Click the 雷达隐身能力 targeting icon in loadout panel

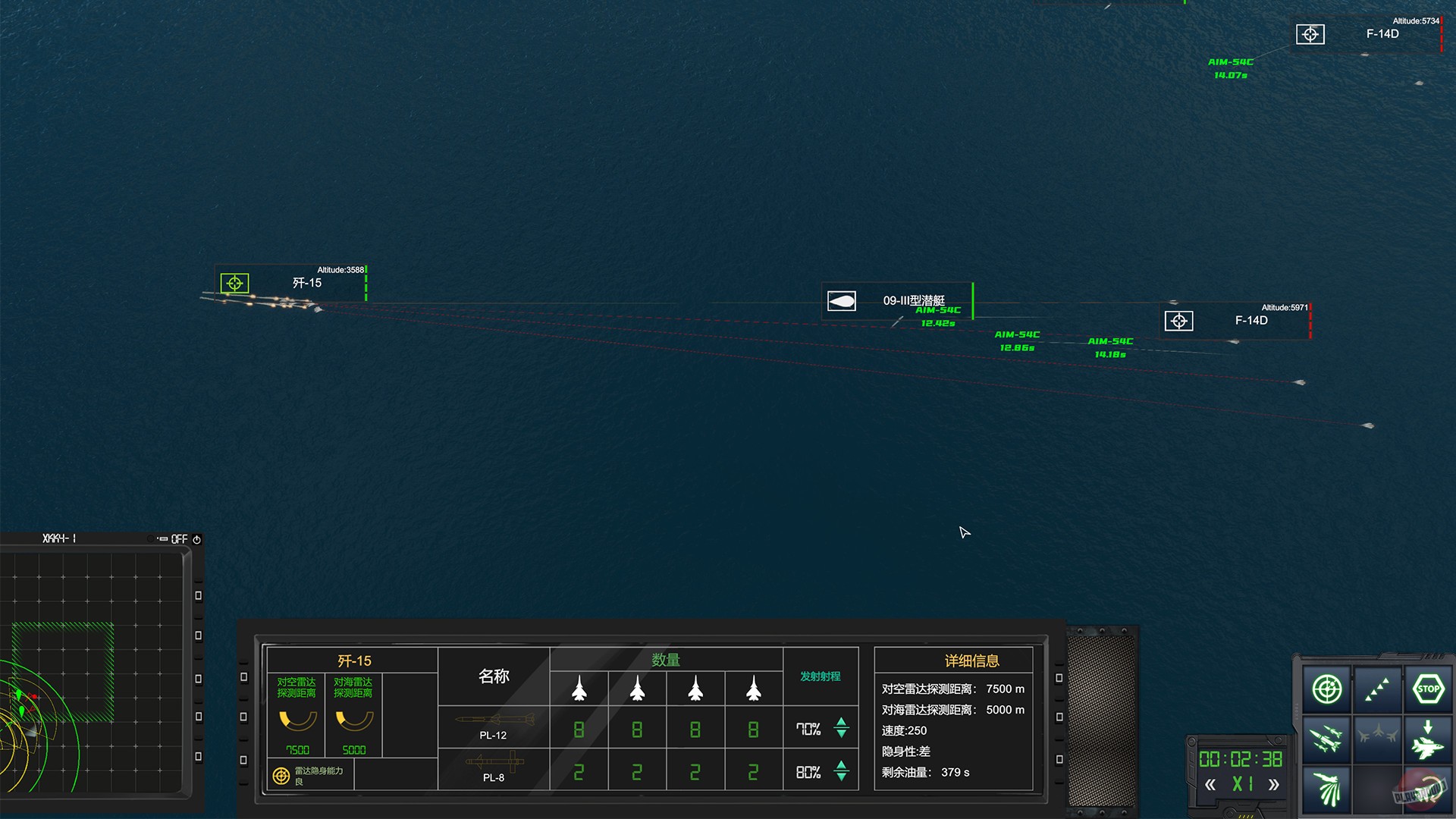click(280, 774)
